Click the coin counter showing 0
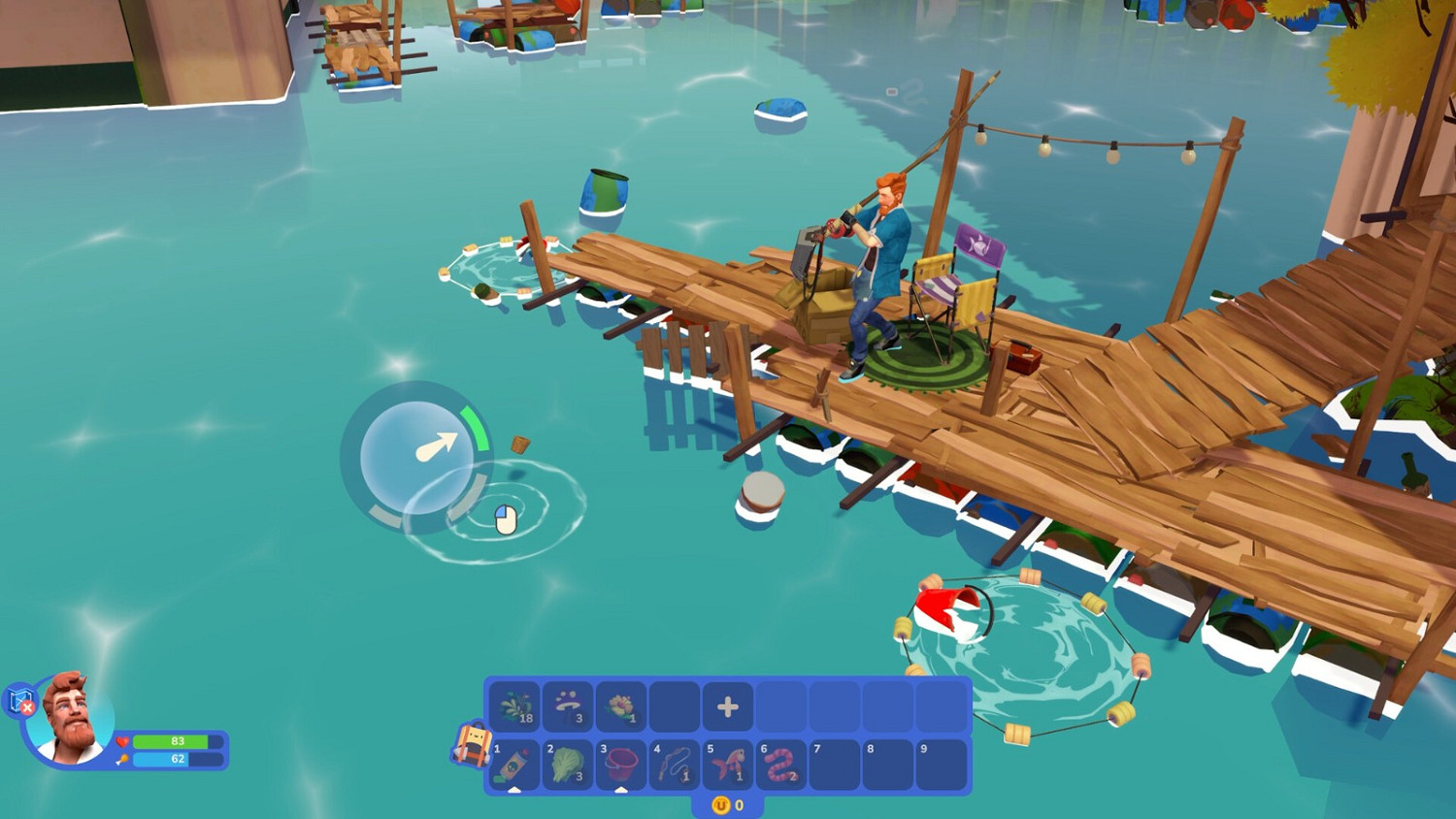 pos(730,805)
